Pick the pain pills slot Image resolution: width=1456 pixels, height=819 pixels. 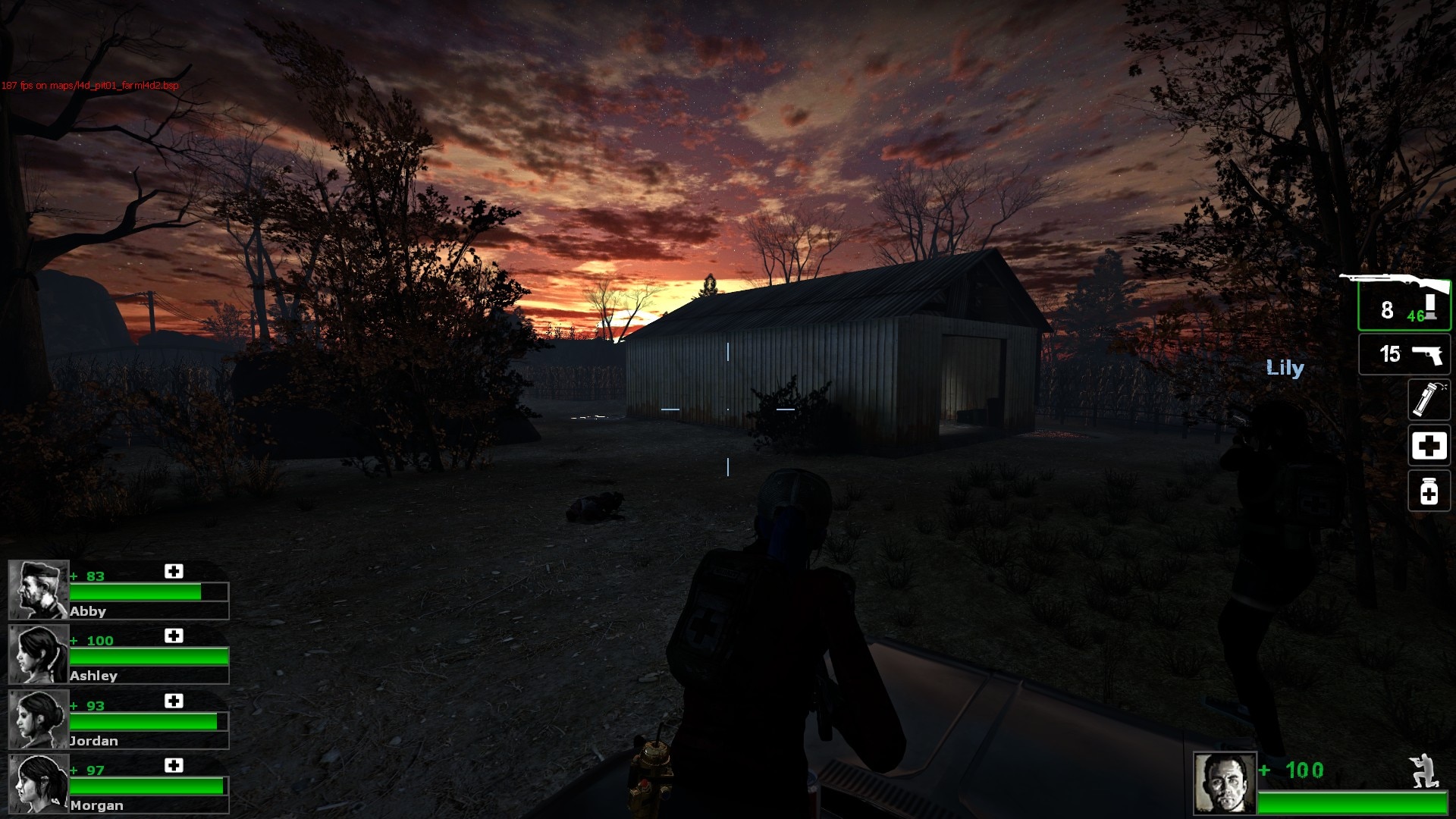[x=1429, y=491]
